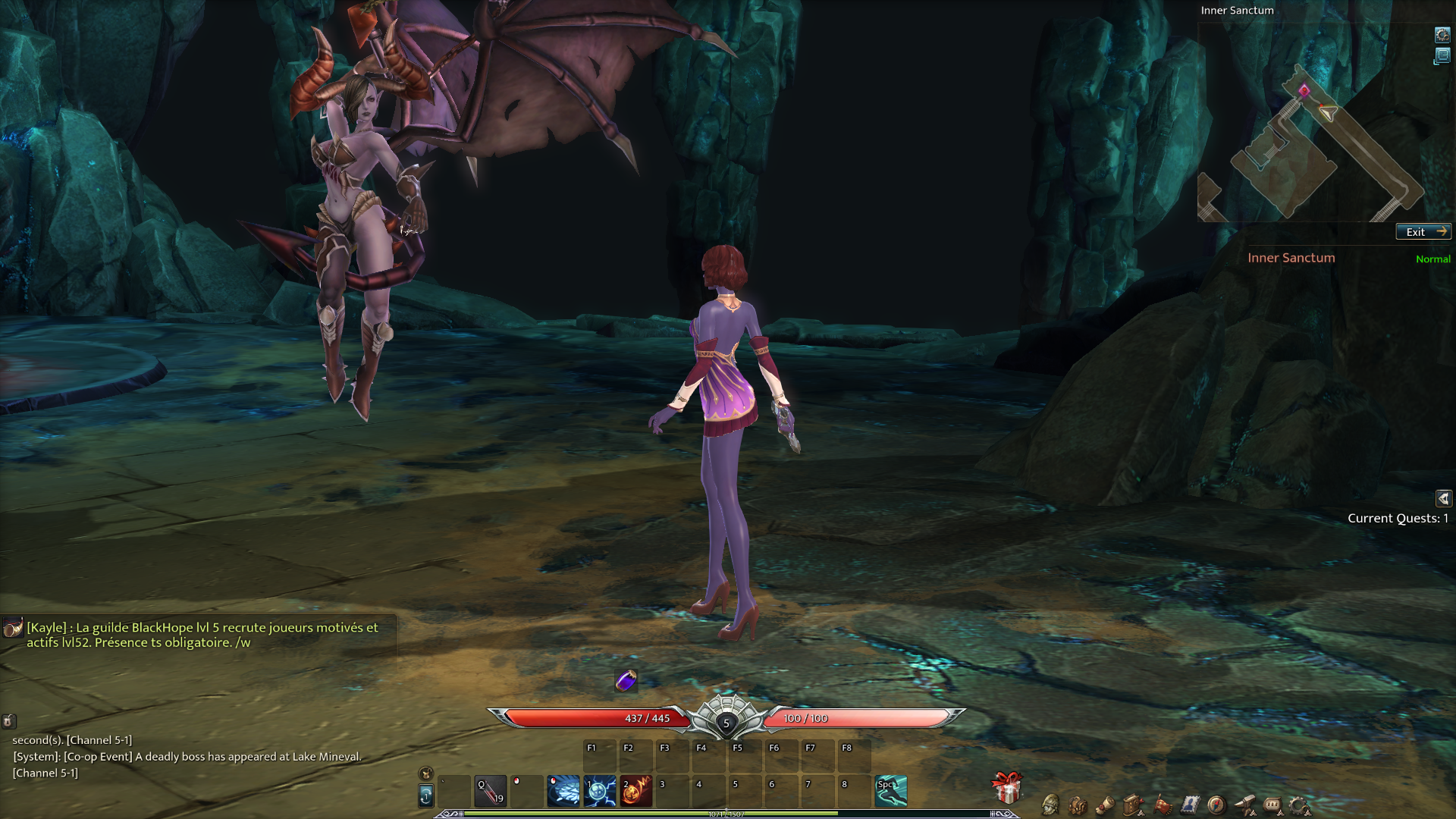The image size is (1456, 819).
Task: Switch hotbar page with the swap button
Action: coord(426,795)
